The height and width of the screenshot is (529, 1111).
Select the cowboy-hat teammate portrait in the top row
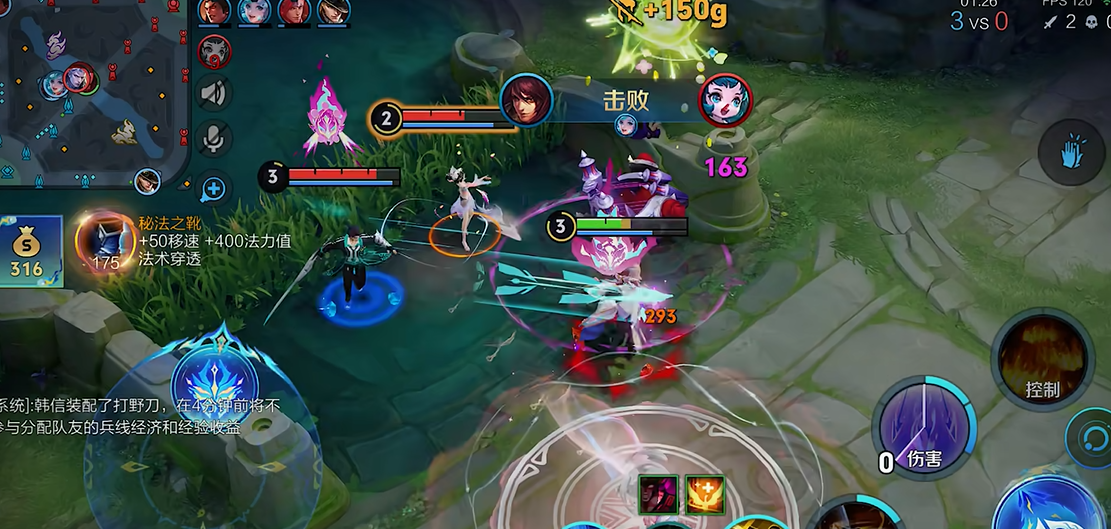pyautogui.click(x=334, y=12)
